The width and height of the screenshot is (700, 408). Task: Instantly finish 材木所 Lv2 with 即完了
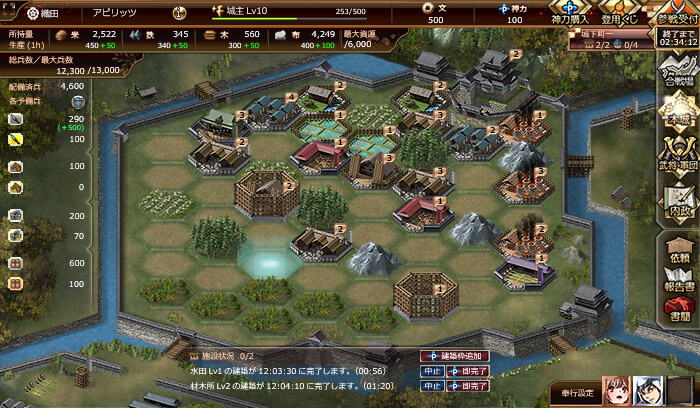coord(466,385)
